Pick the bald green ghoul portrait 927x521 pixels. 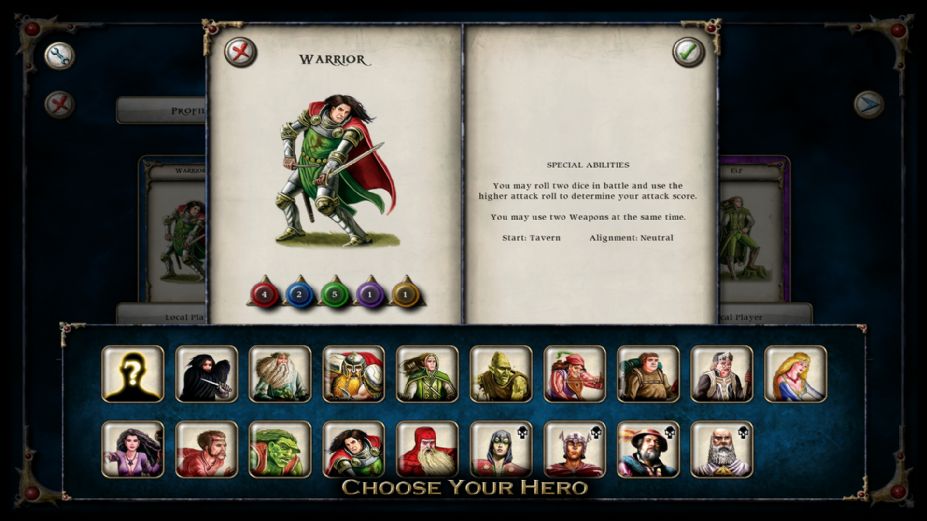(501, 374)
